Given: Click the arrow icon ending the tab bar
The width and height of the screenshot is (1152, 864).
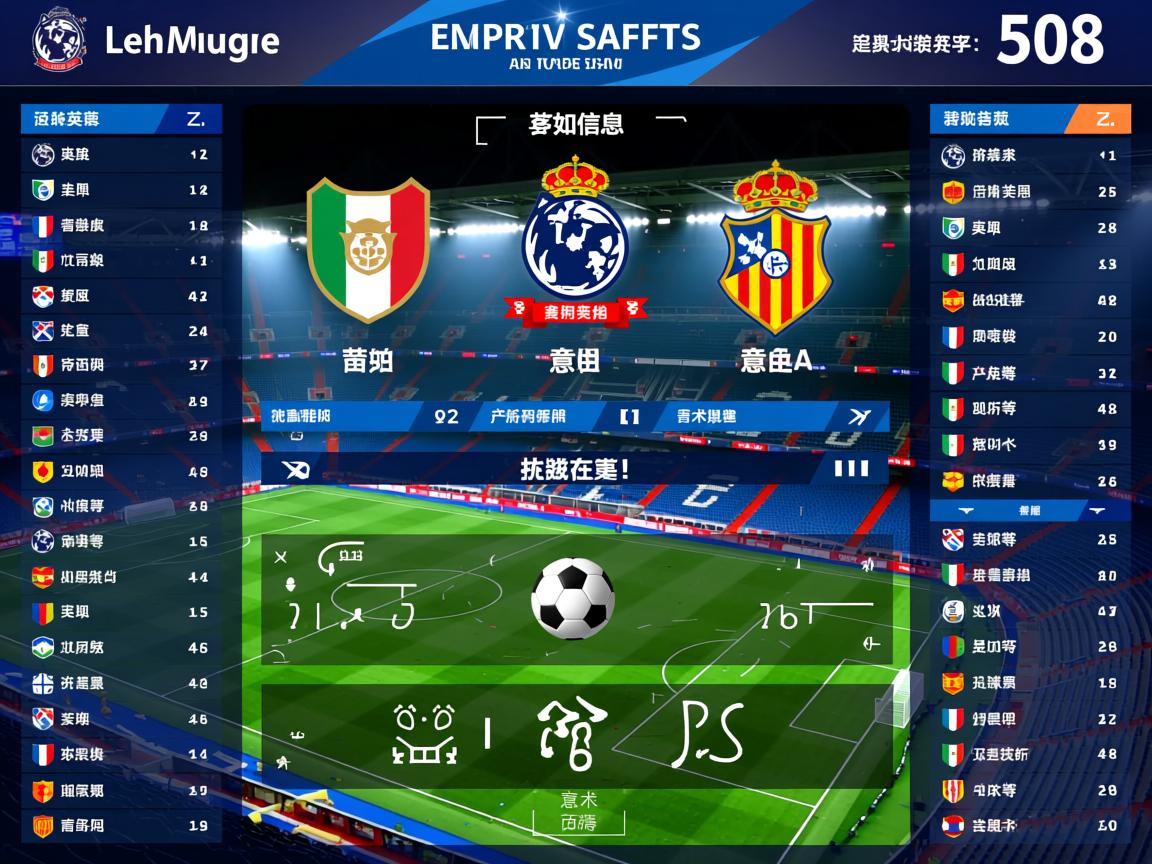Looking at the screenshot, I should point(859,416).
